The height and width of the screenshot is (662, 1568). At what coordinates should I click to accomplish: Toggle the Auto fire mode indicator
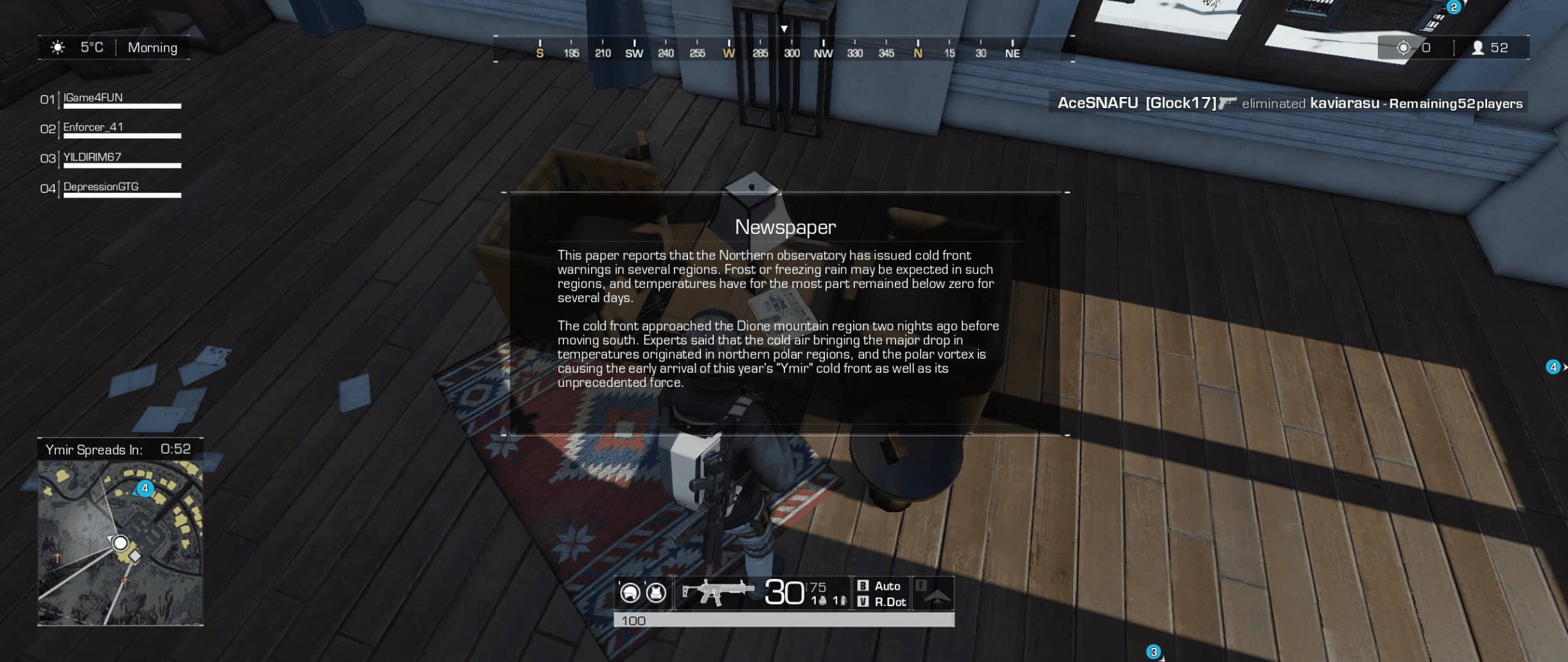tap(886, 586)
